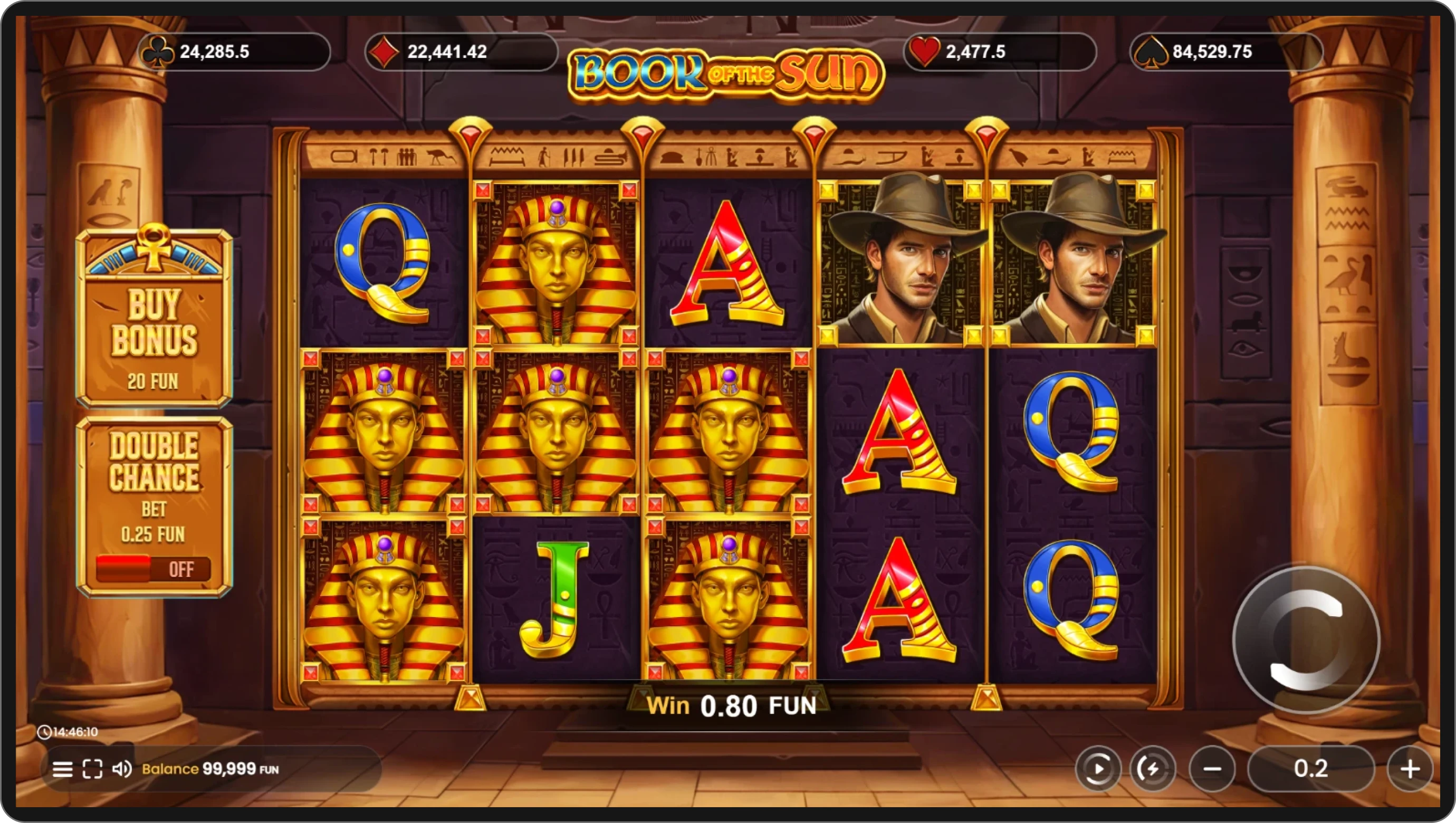Enable turbo spin lightning mode

(x=1152, y=769)
